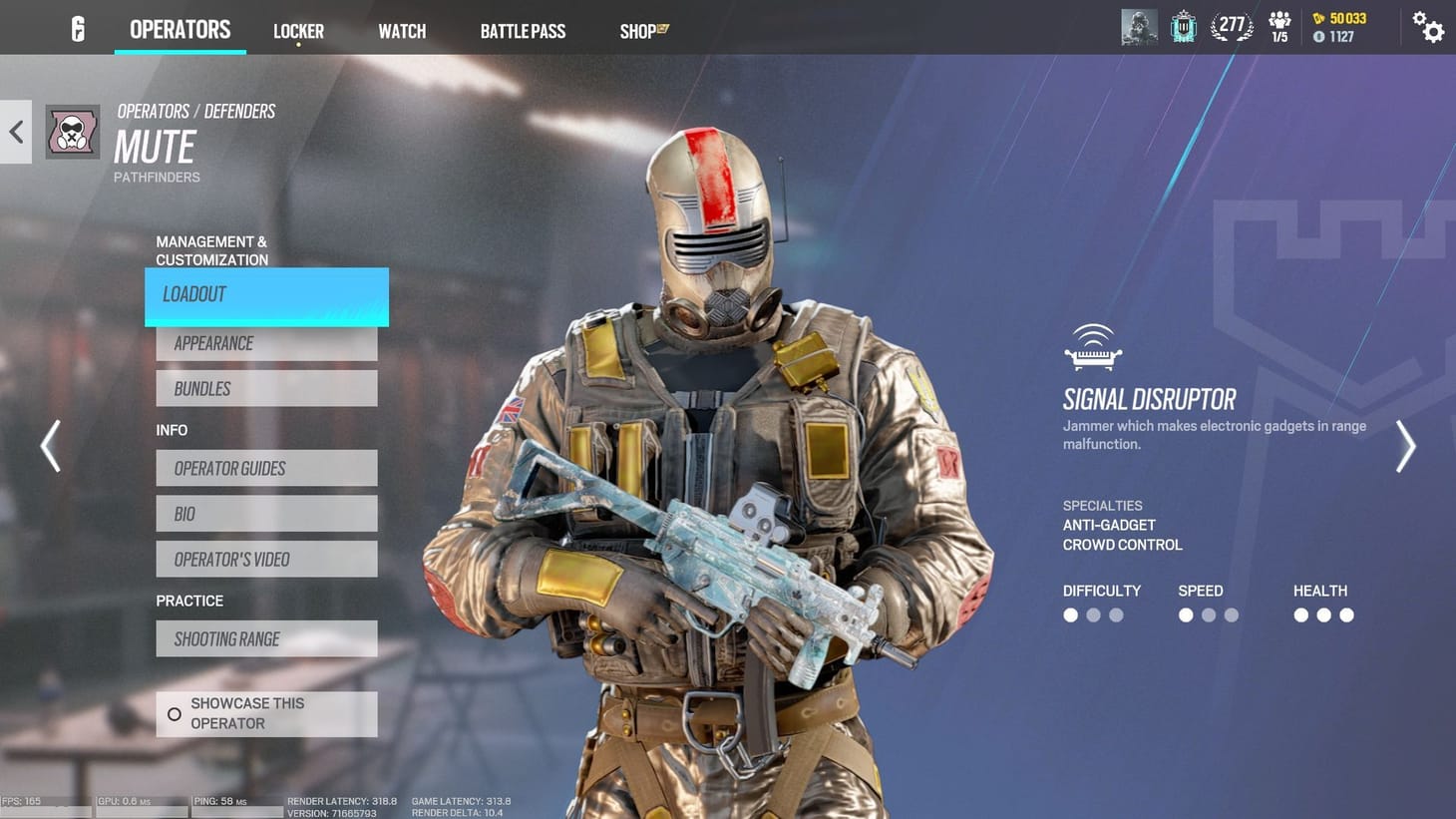Click the left arrow to previous operator
The image size is (1456, 819).
tap(50, 446)
